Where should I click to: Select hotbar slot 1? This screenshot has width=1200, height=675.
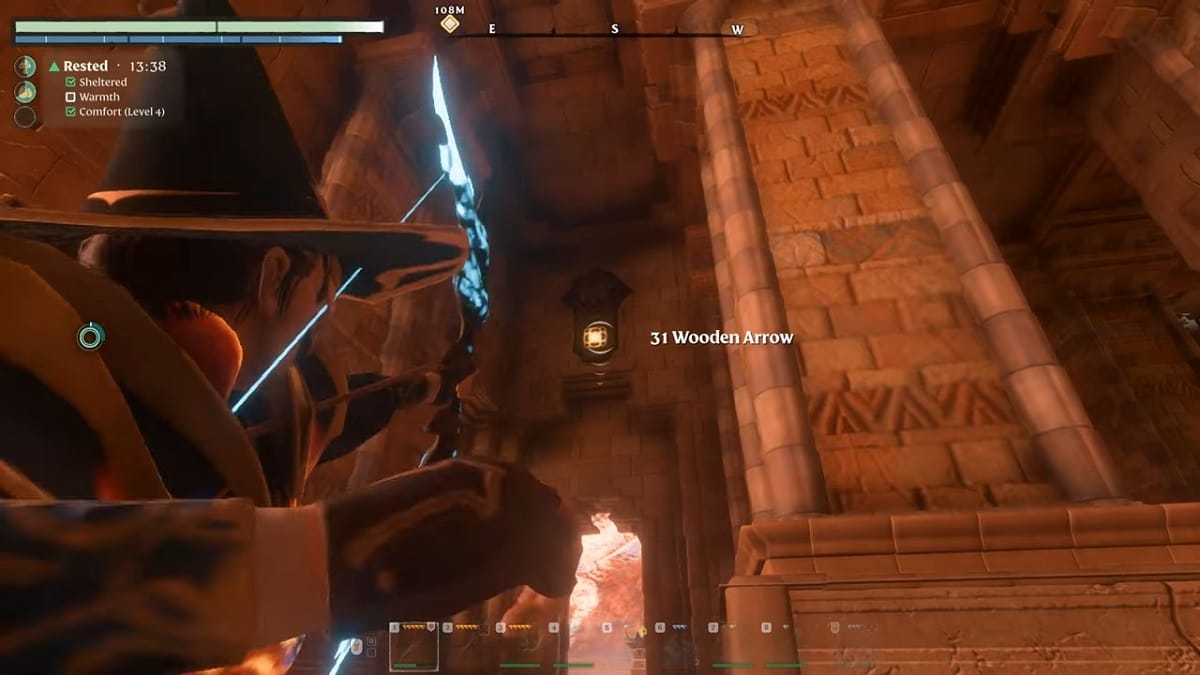414,646
